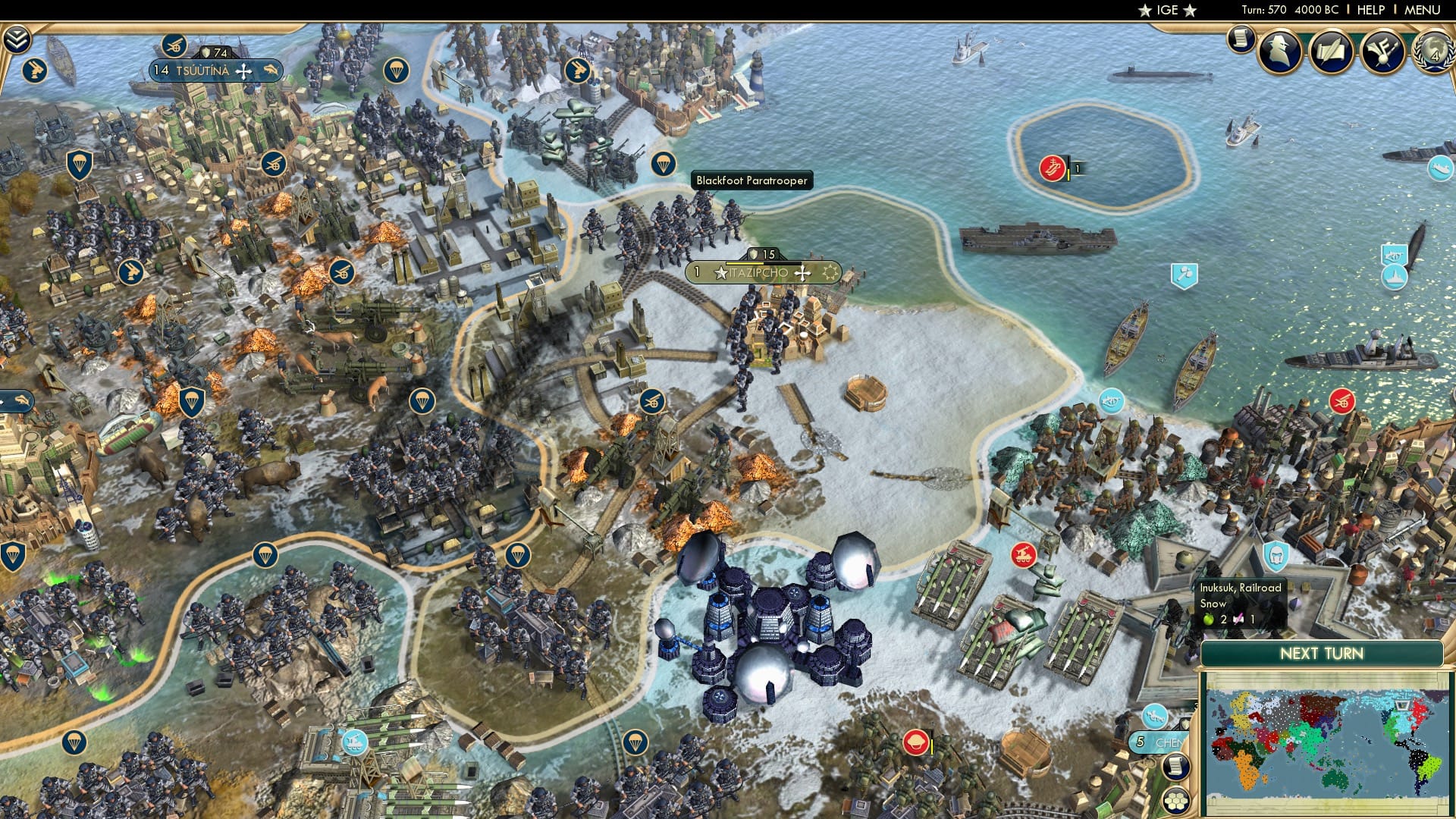Open the Culture overview artist icon
Image resolution: width=1456 pixels, height=819 pixels.
1382,49
